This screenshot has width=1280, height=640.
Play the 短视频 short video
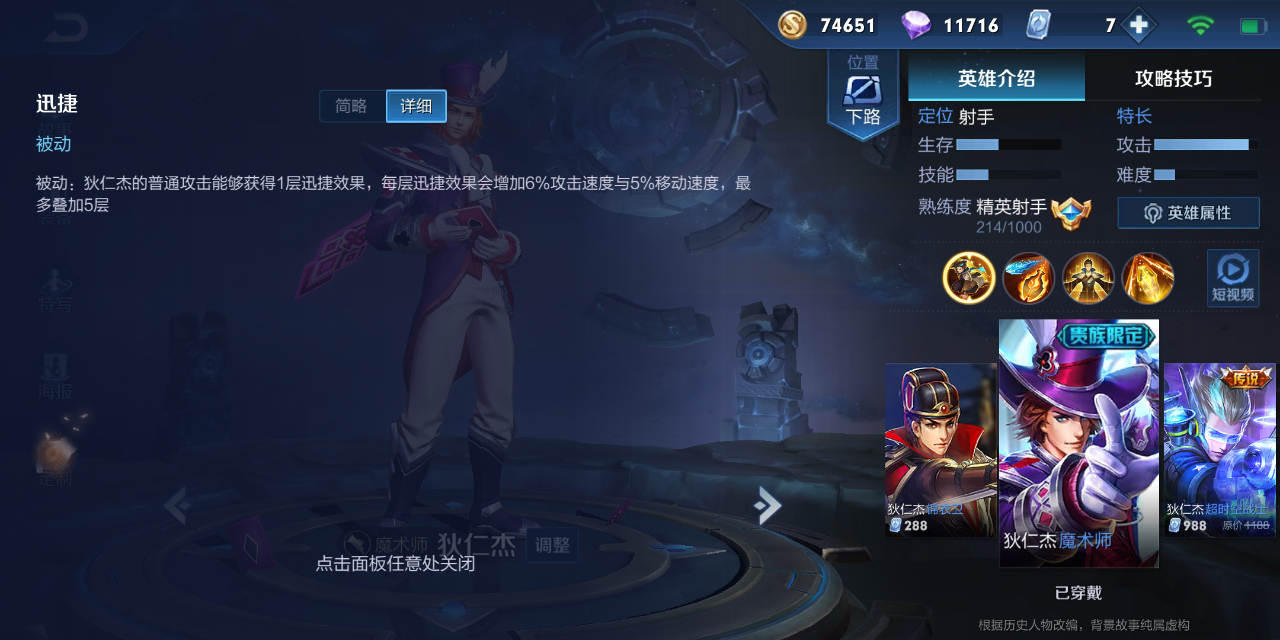[1232, 277]
